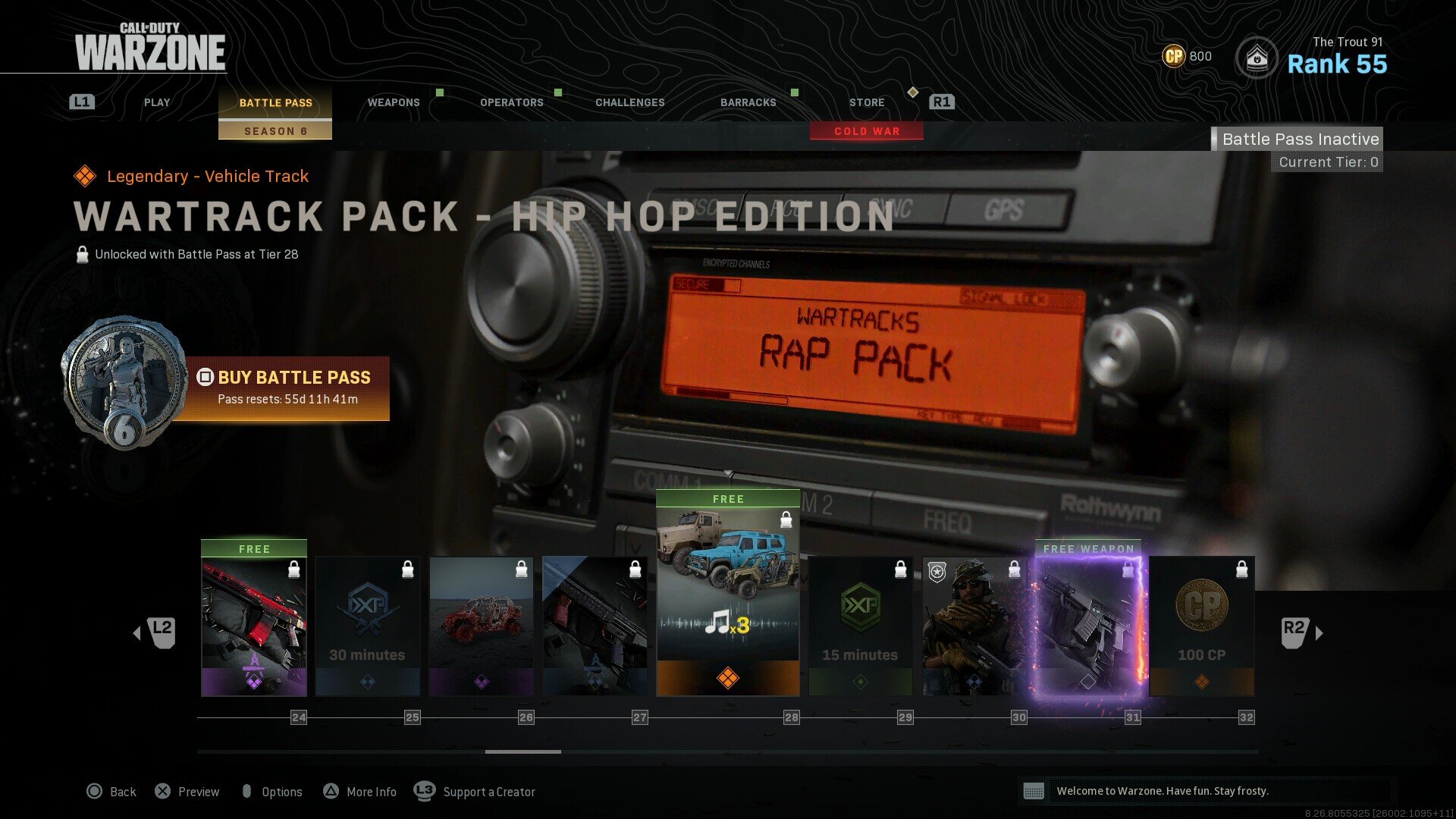Switch to the Weapons tab

(394, 102)
